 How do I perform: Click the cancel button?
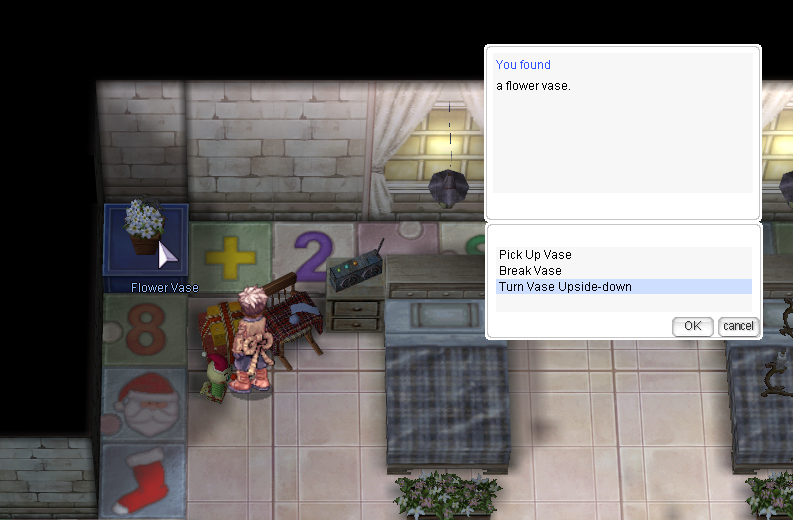coord(738,326)
